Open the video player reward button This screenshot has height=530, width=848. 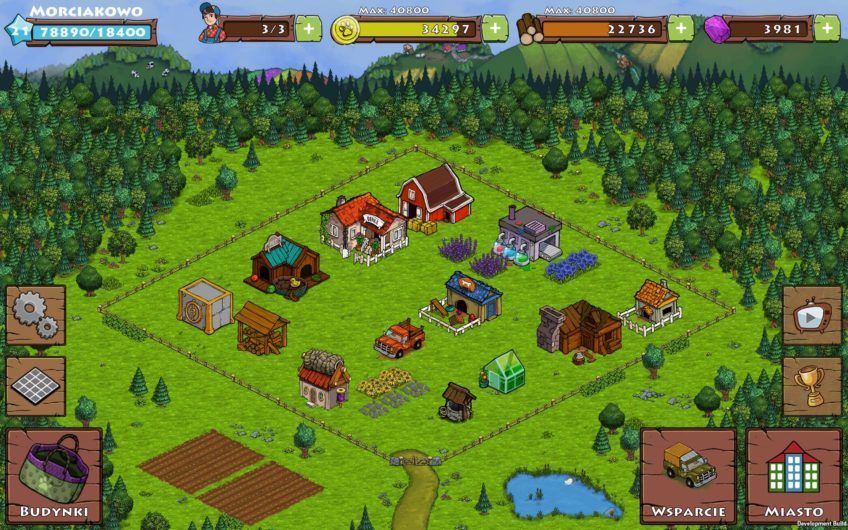(x=811, y=315)
